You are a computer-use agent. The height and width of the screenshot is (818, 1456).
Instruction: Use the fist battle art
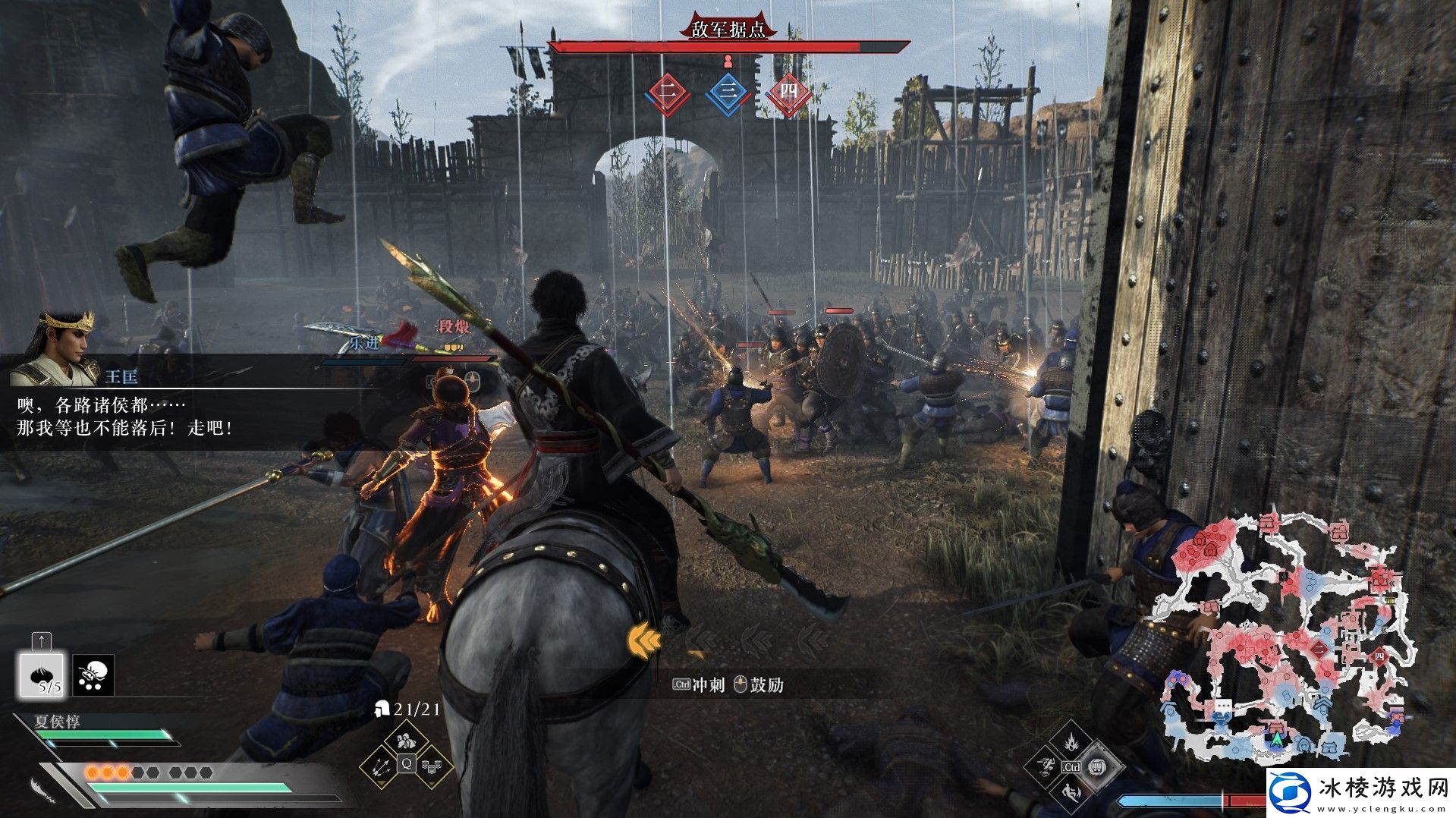[1099, 767]
